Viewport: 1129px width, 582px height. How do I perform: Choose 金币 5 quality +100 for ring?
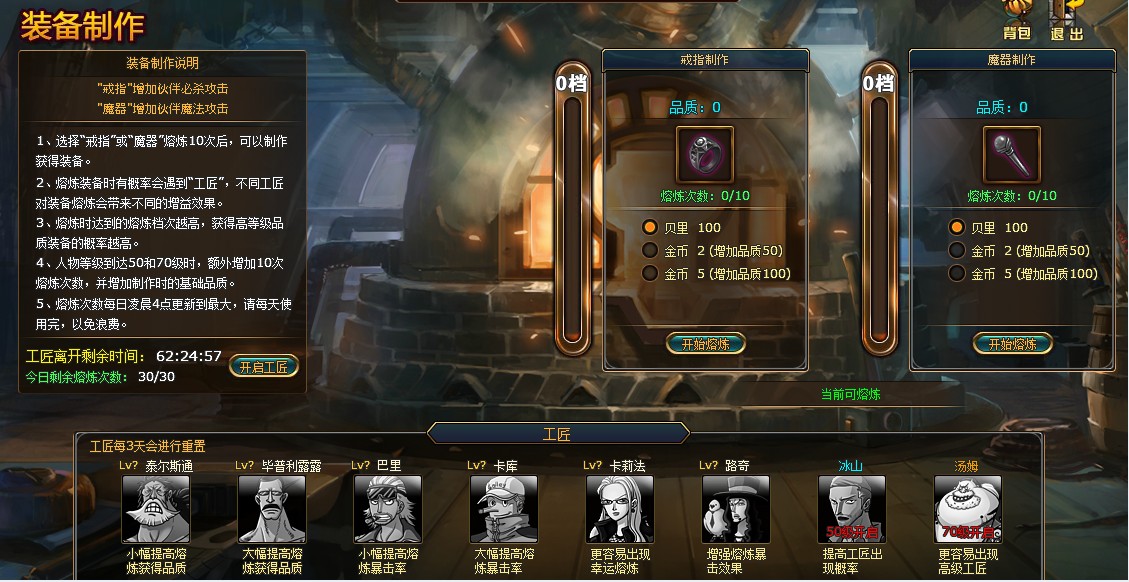(x=650, y=273)
